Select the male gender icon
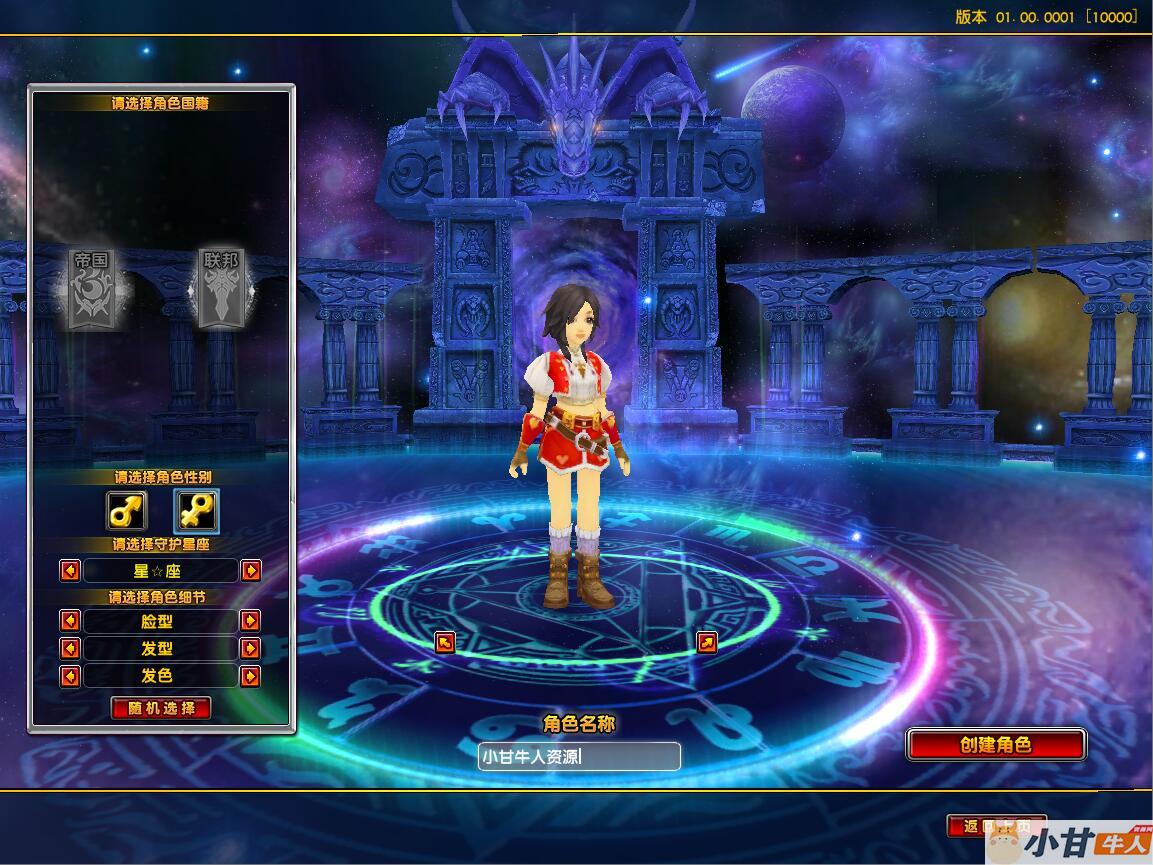Image resolution: width=1153 pixels, height=865 pixels. point(126,511)
